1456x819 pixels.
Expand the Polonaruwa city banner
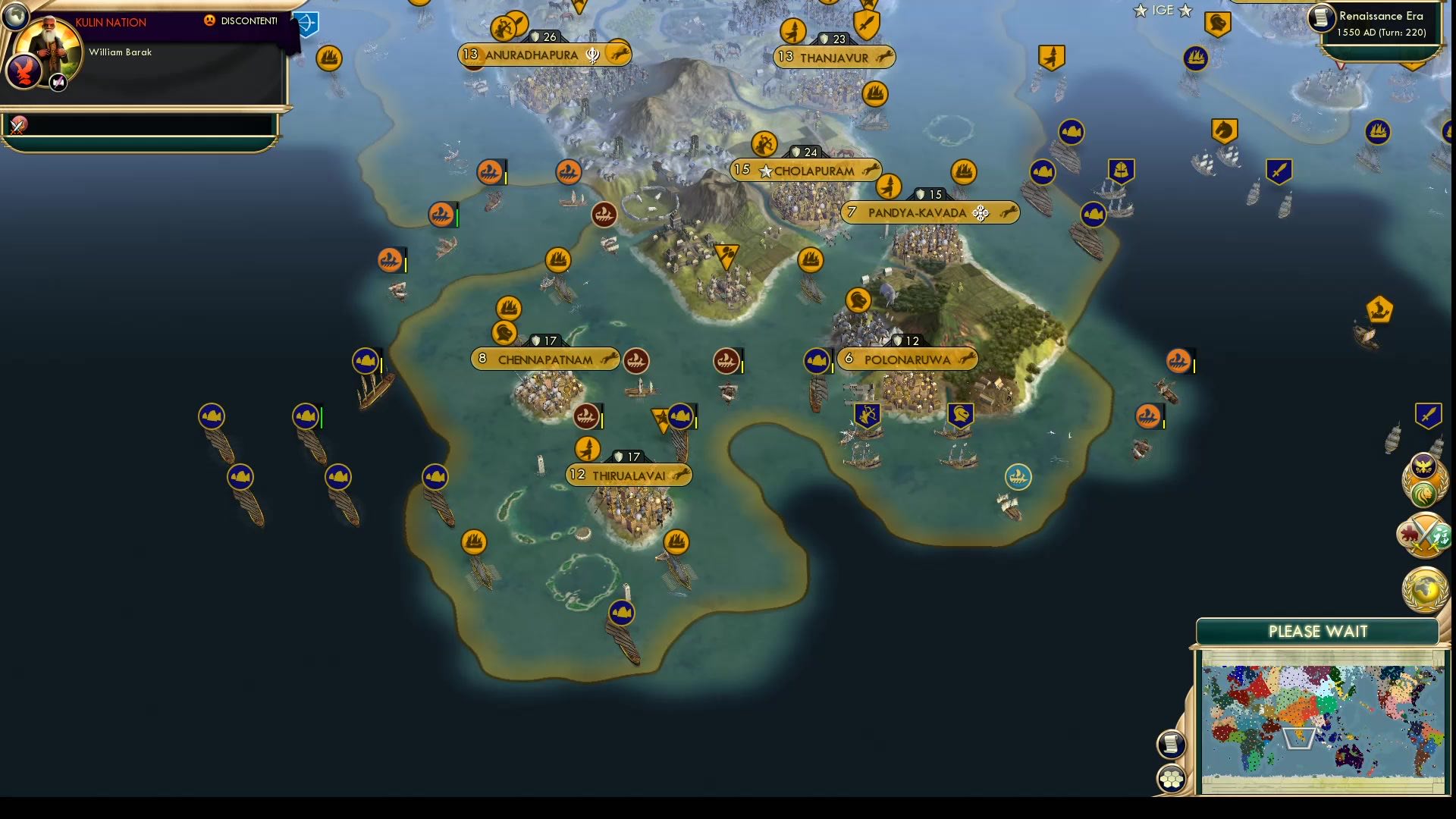coord(907,359)
